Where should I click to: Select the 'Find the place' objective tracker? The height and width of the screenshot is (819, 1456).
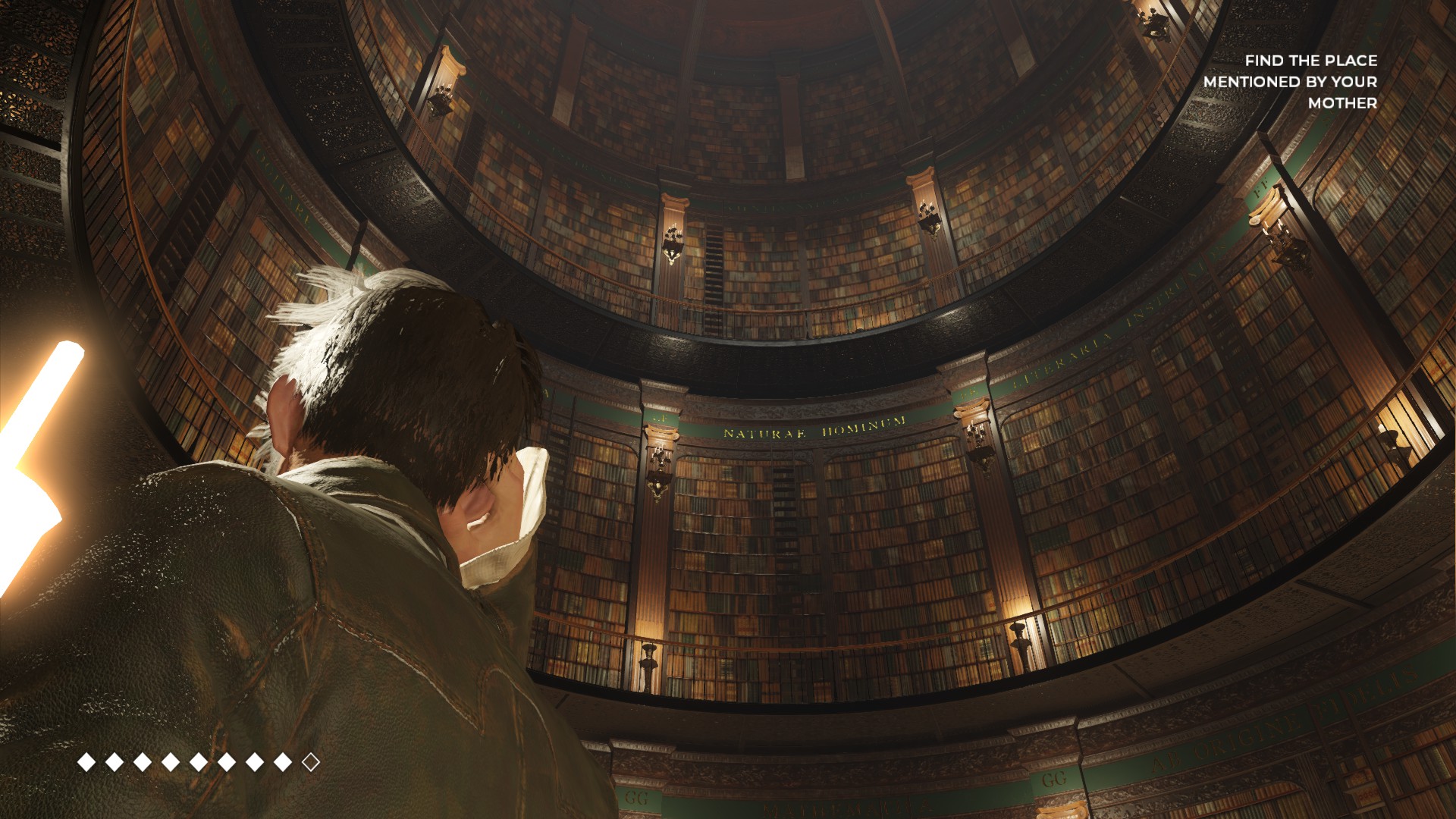(x=1290, y=81)
